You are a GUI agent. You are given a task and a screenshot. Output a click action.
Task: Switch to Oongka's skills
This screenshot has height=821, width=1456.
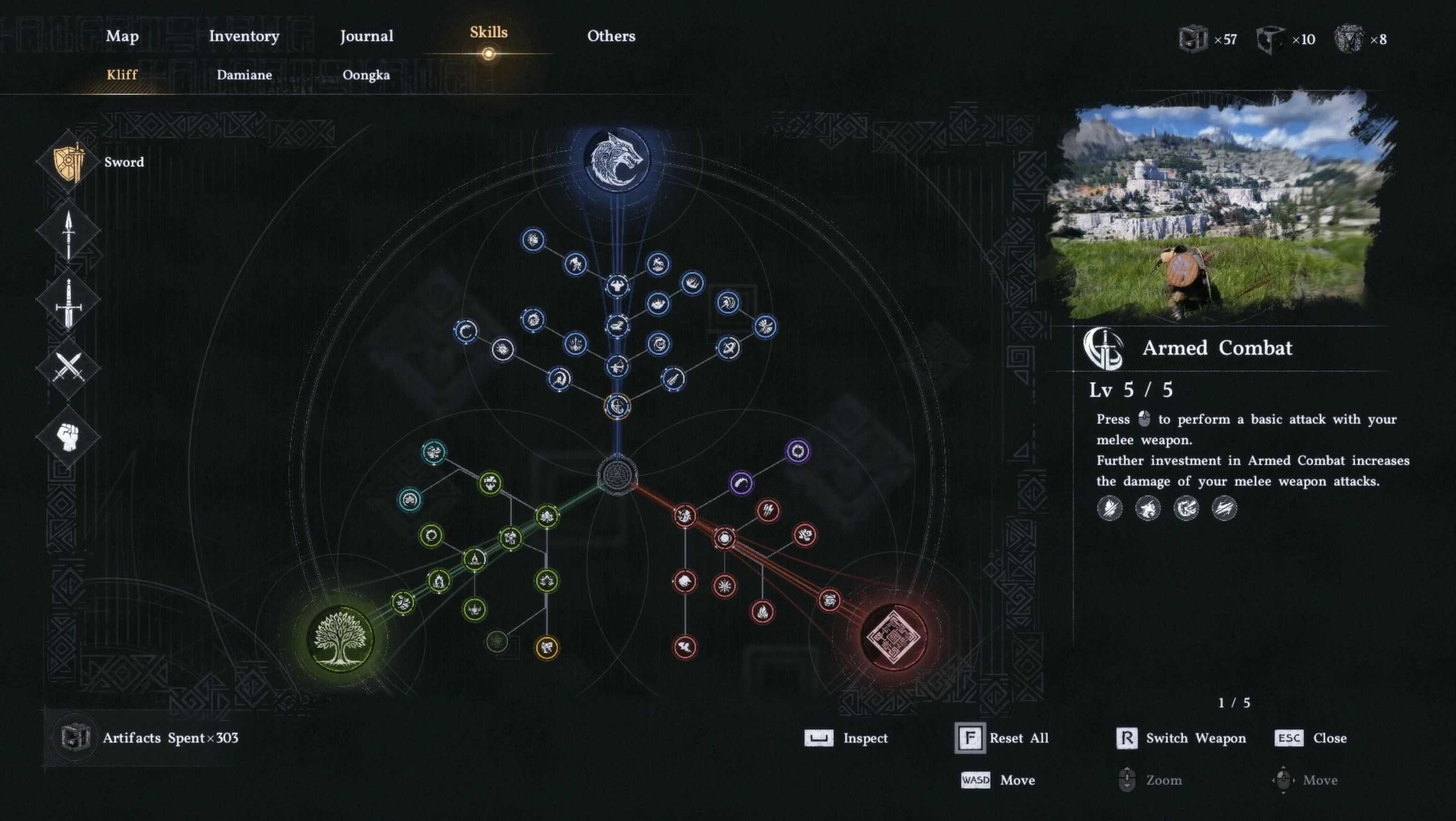click(x=366, y=75)
